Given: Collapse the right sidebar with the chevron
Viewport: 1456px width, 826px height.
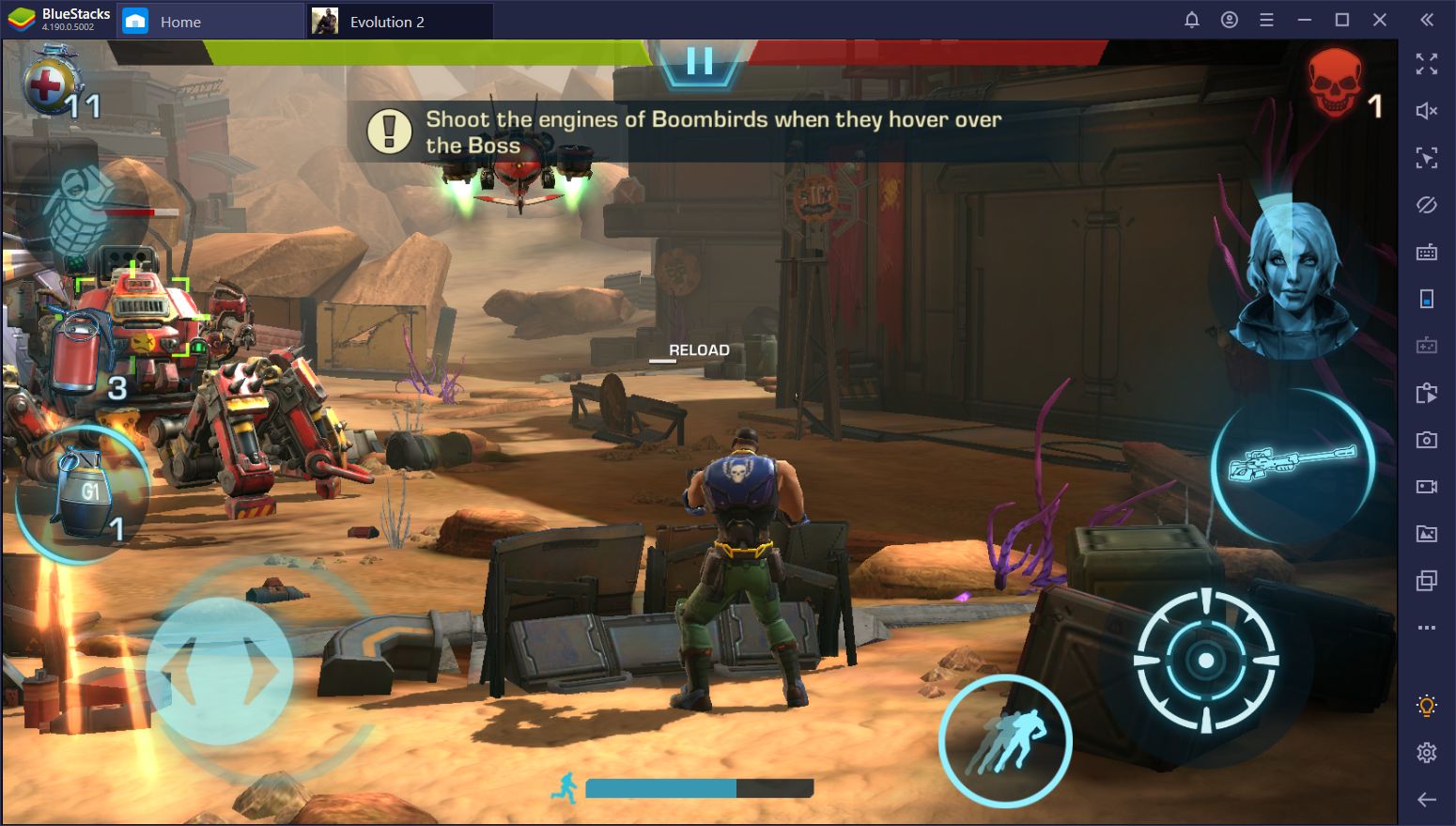Looking at the screenshot, I should (x=1427, y=21).
